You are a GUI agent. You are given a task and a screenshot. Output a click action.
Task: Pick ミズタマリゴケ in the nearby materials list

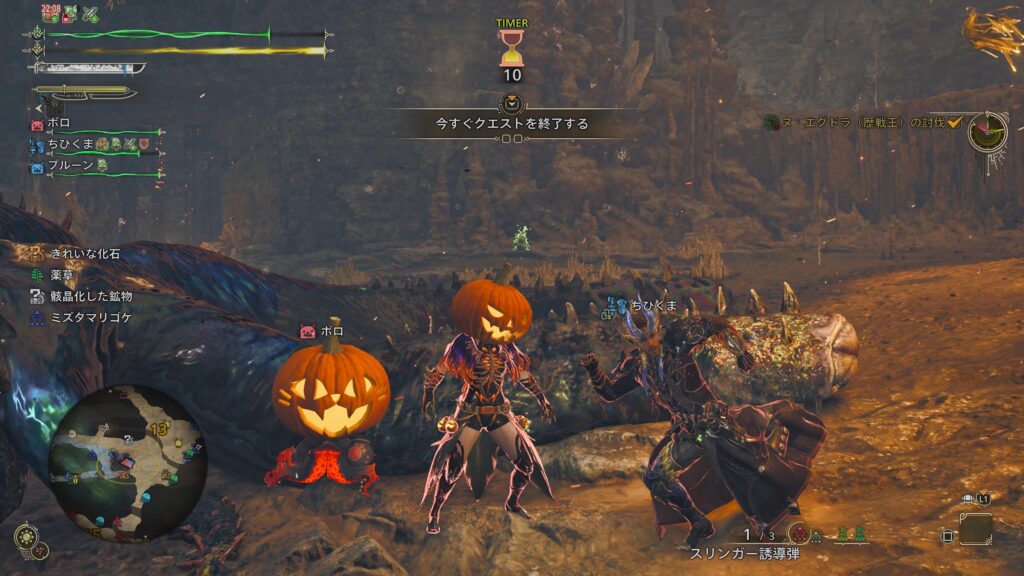click(x=90, y=317)
